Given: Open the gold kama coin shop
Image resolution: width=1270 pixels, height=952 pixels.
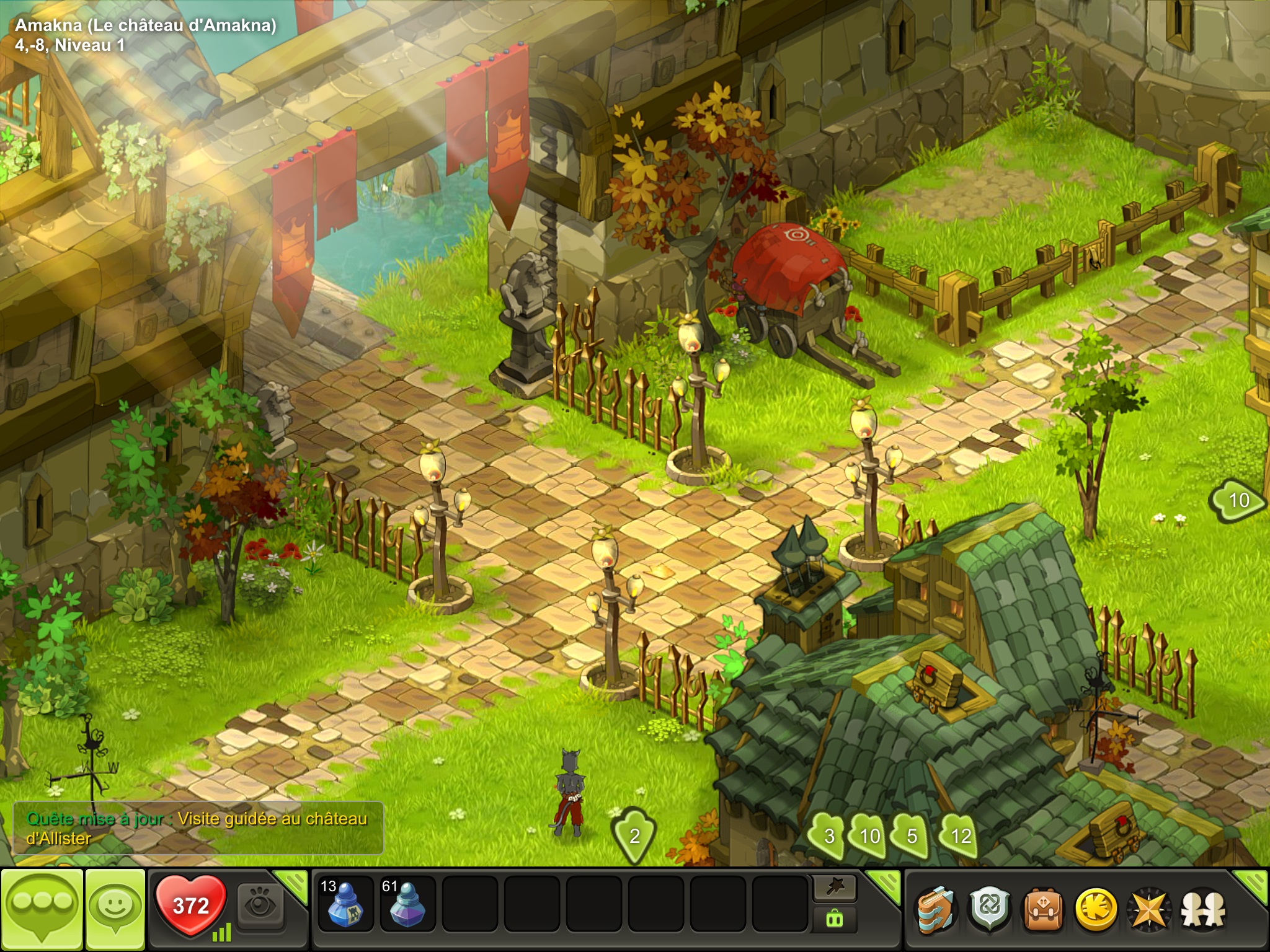Looking at the screenshot, I should point(1096,910).
